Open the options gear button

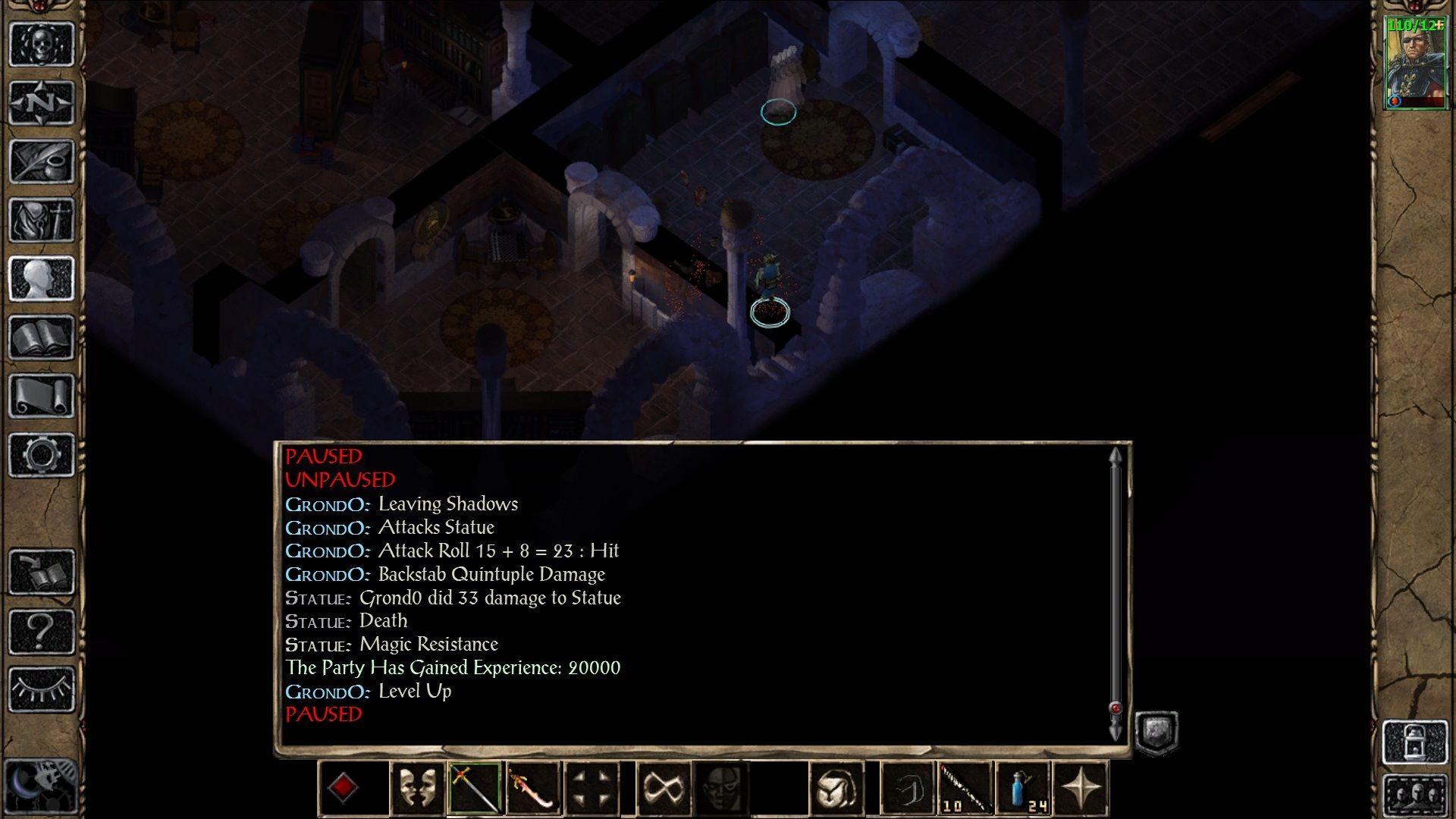[x=42, y=455]
